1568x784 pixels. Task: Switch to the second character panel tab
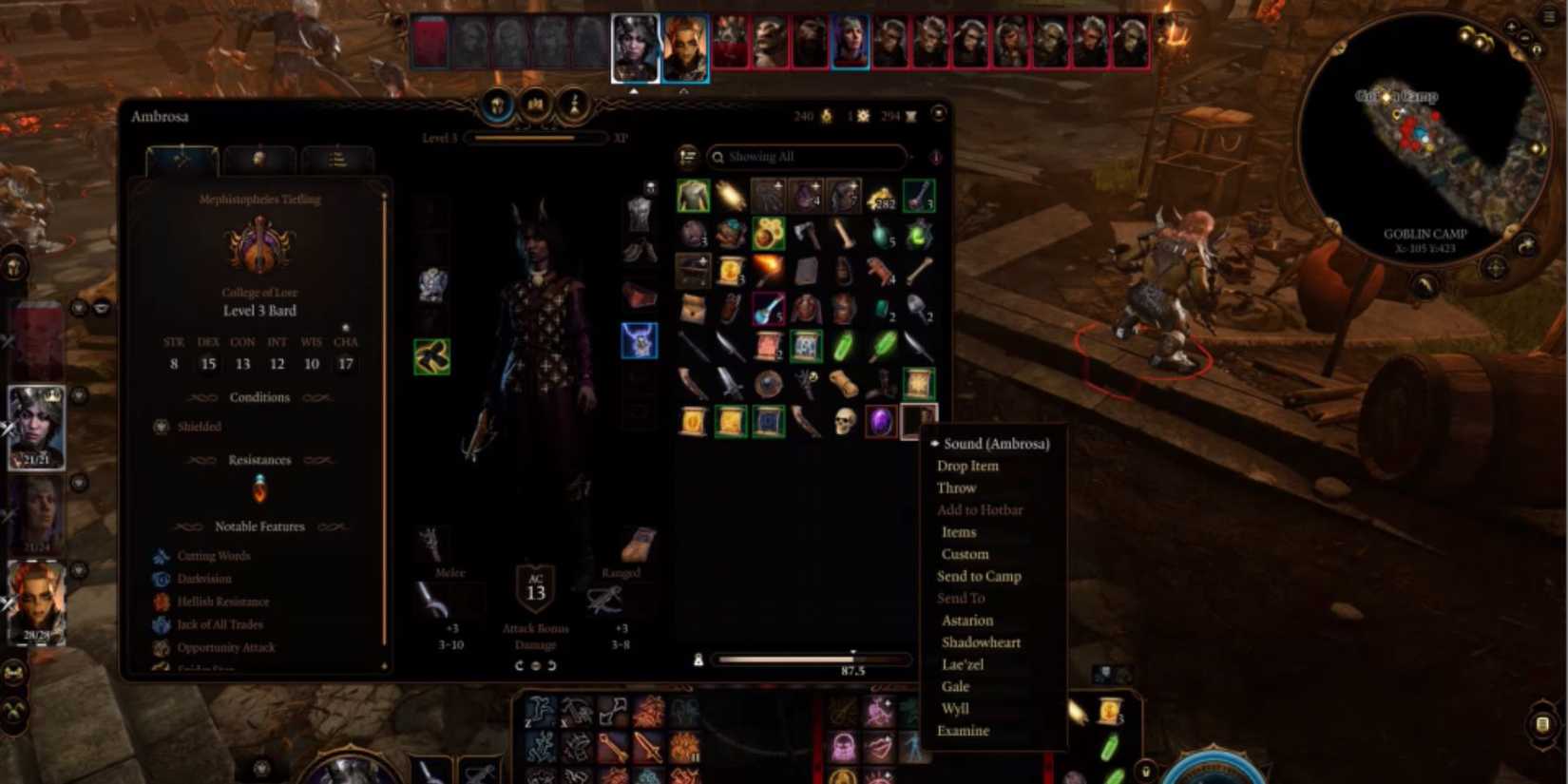coord(258,160)
